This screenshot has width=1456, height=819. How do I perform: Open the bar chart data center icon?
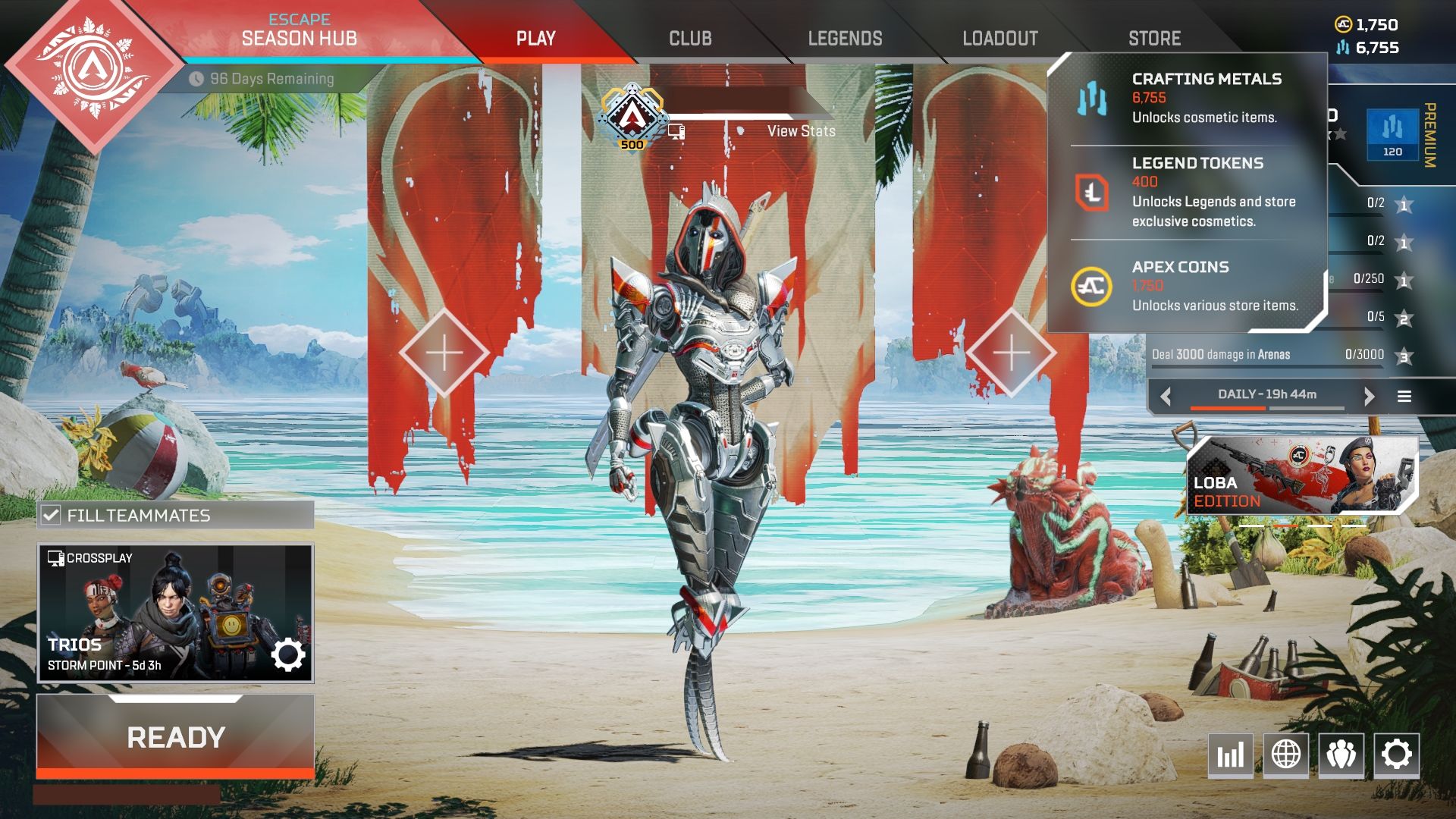coord(1230,755)
